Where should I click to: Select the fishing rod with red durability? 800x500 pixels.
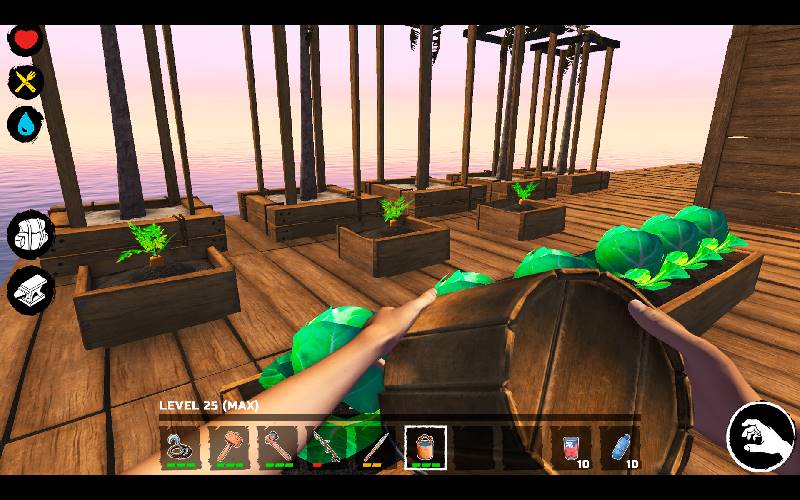[x=327, y=446]
